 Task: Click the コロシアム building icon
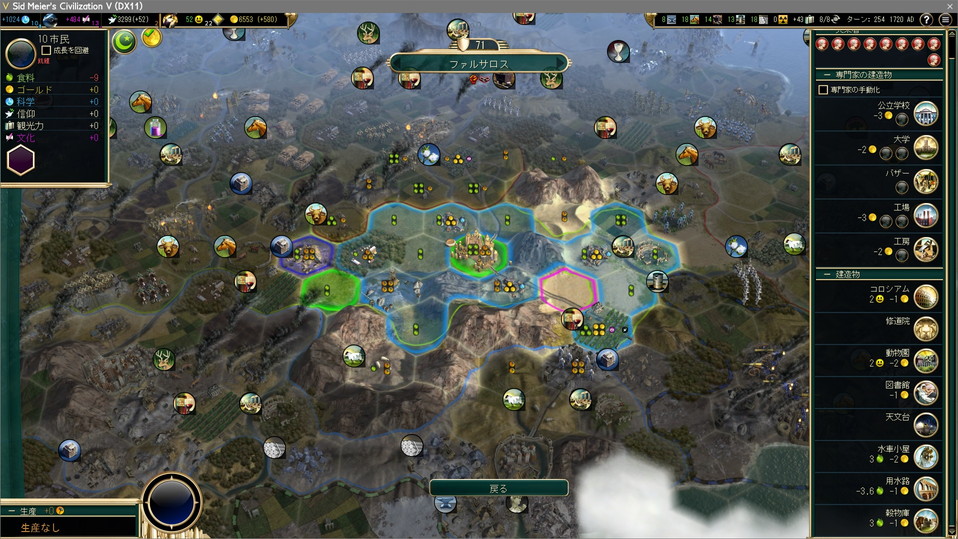926,296
